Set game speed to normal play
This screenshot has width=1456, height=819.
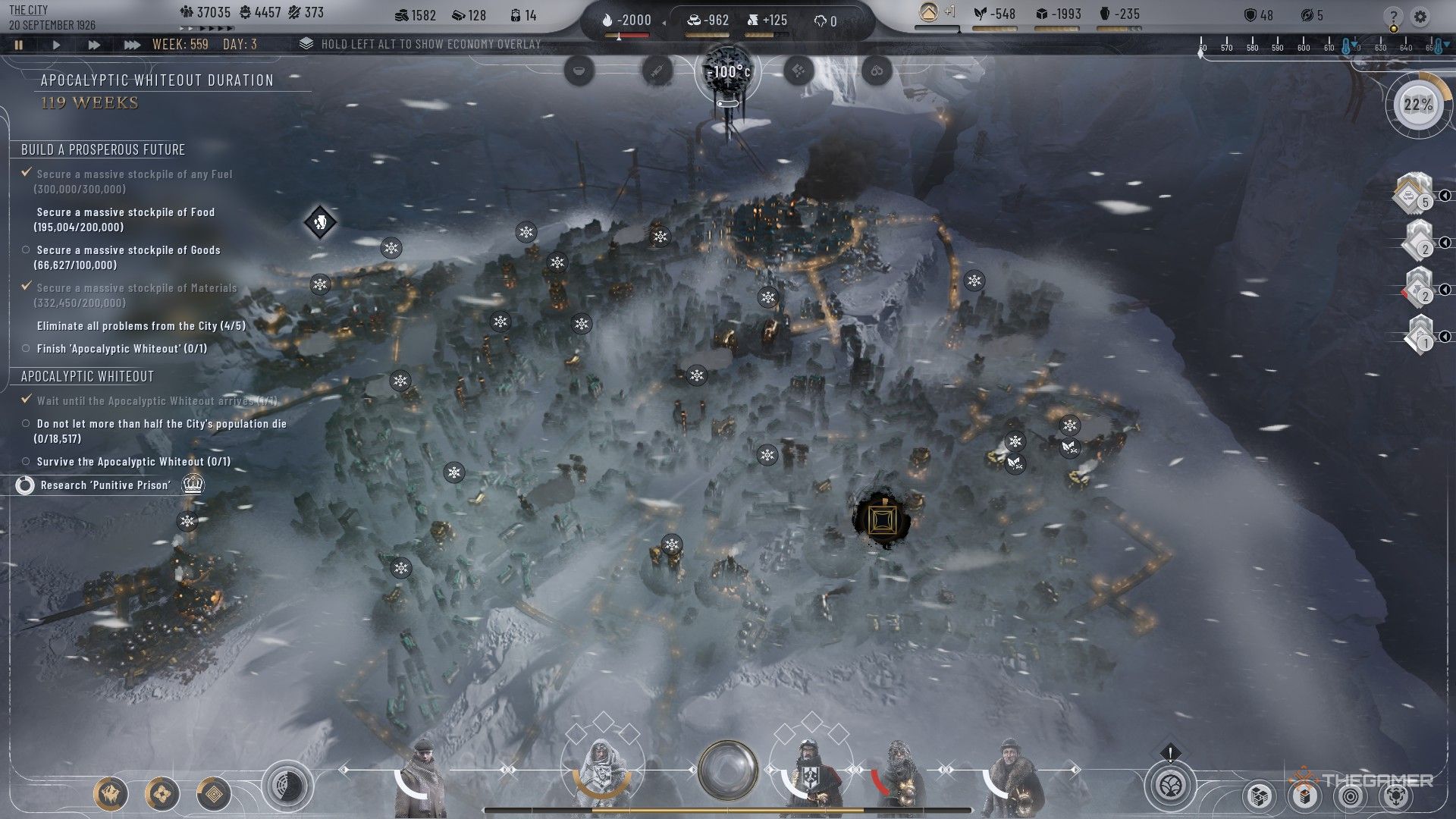(56, 45)
